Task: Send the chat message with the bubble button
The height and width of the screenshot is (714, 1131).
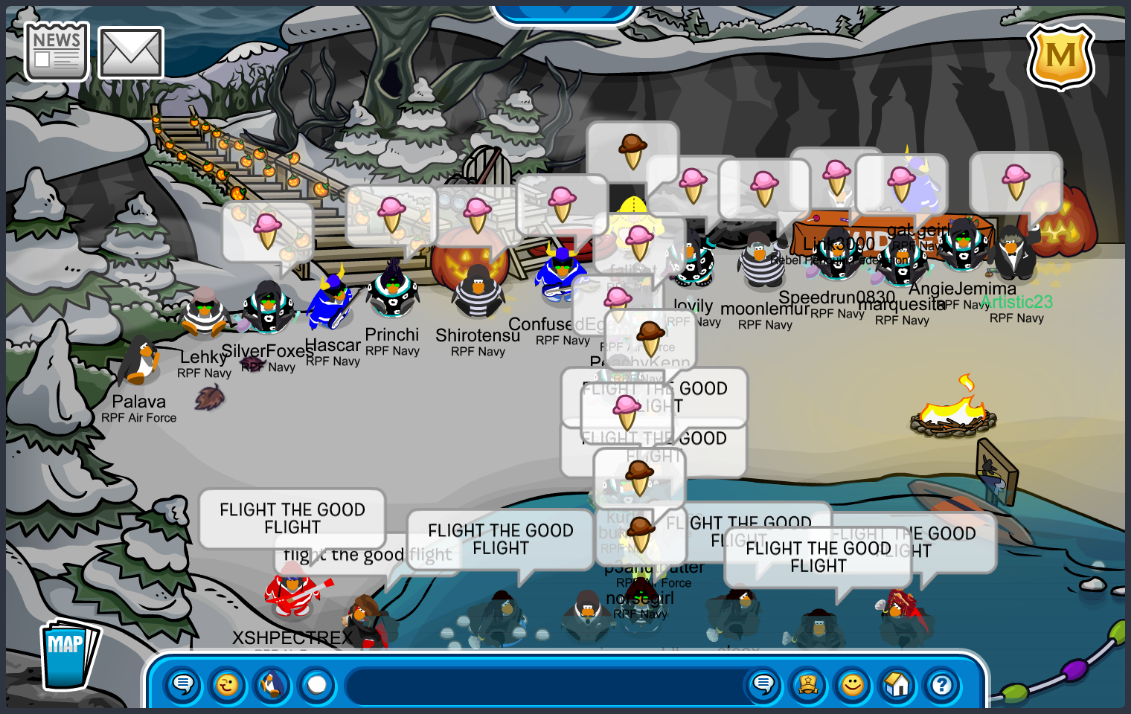Action: click(x=763, y=685)
